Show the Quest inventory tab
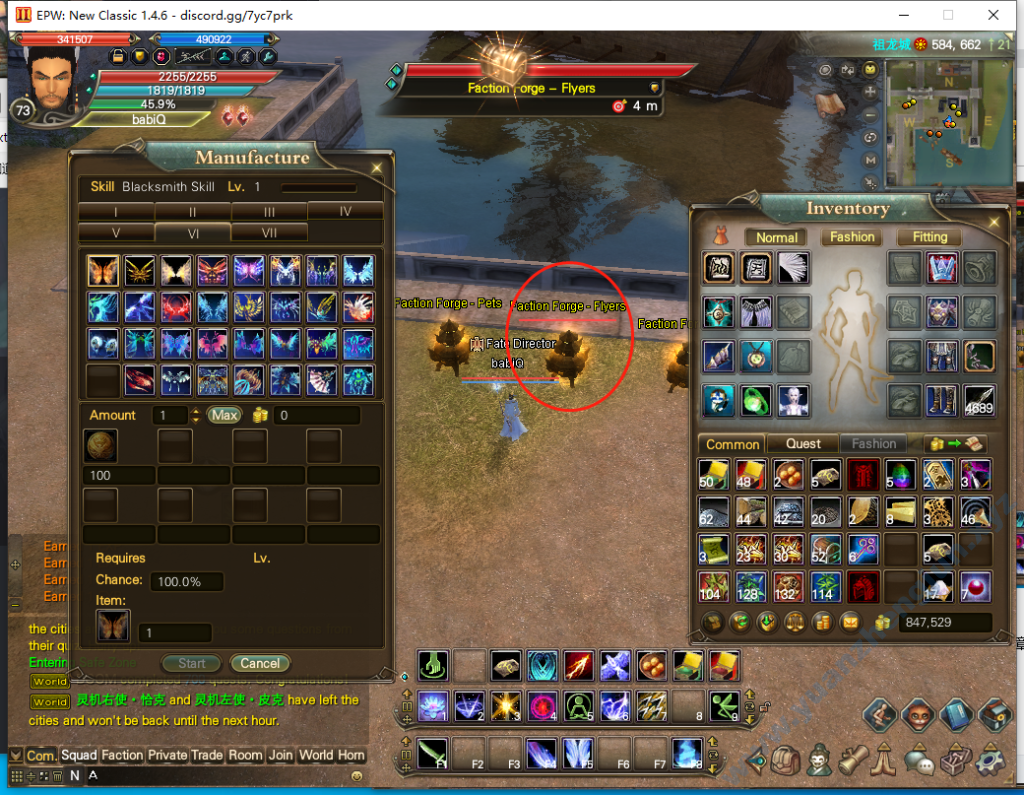Viewport: 1024px width, 795px height. 803,443
